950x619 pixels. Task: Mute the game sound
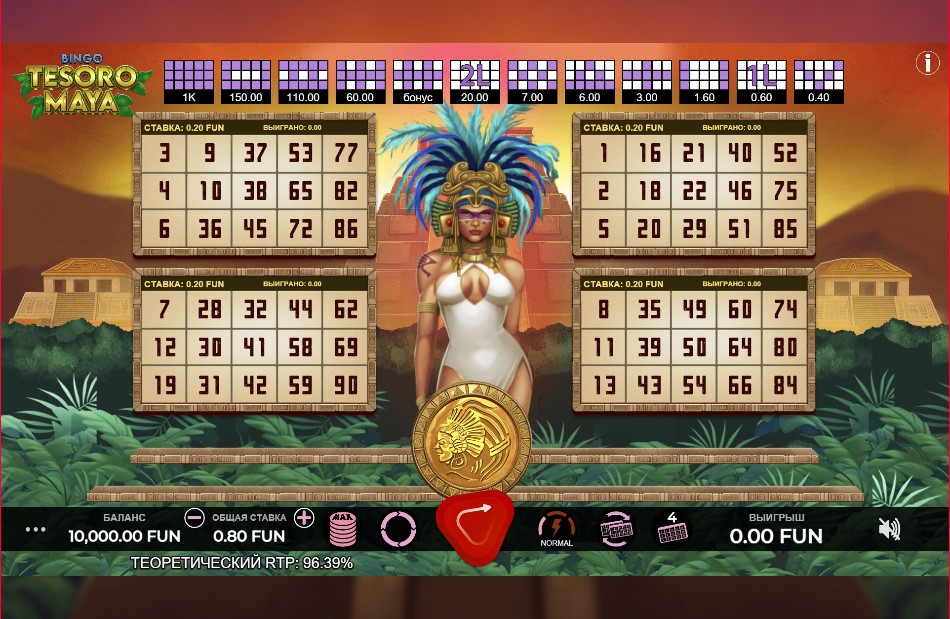(x=888, y=529)
